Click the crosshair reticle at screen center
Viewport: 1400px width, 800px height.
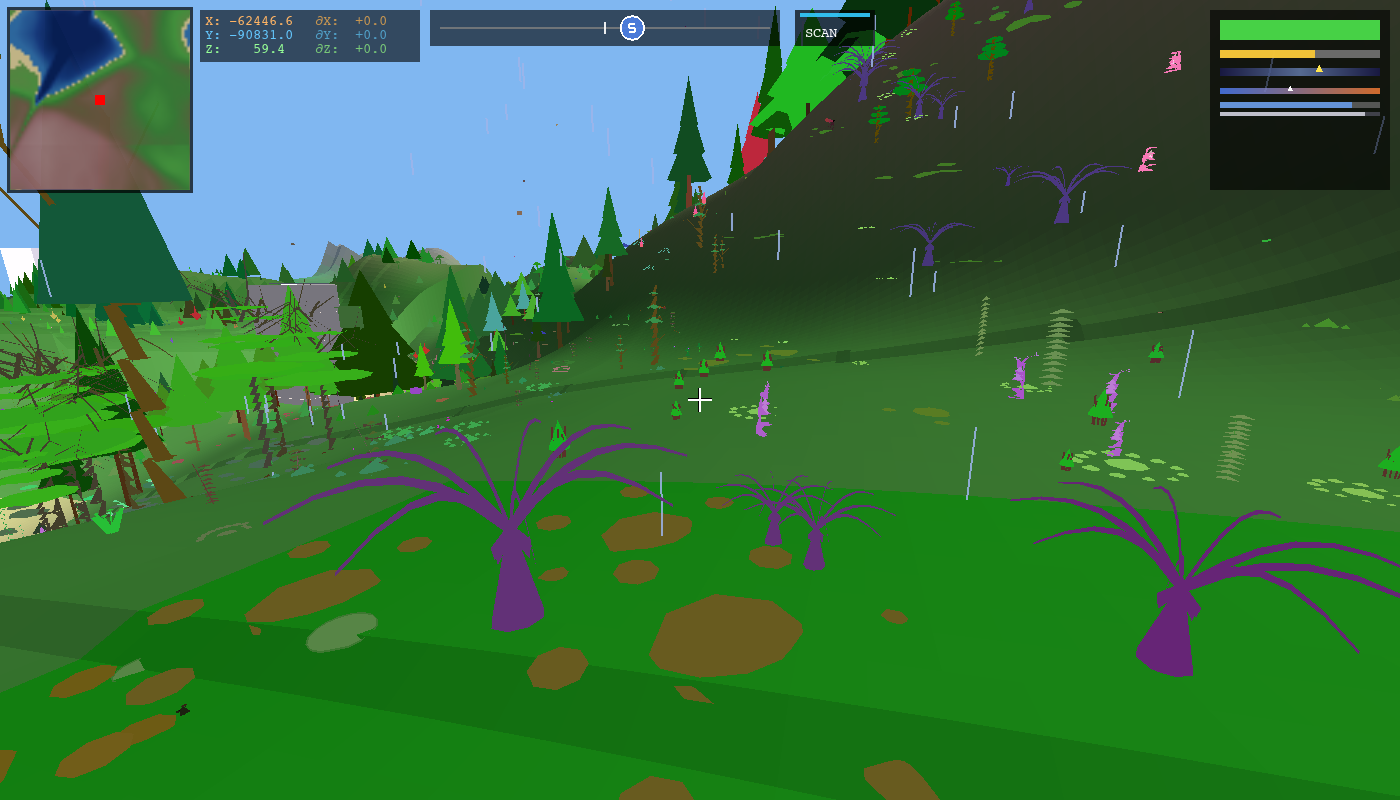[700, 400]
